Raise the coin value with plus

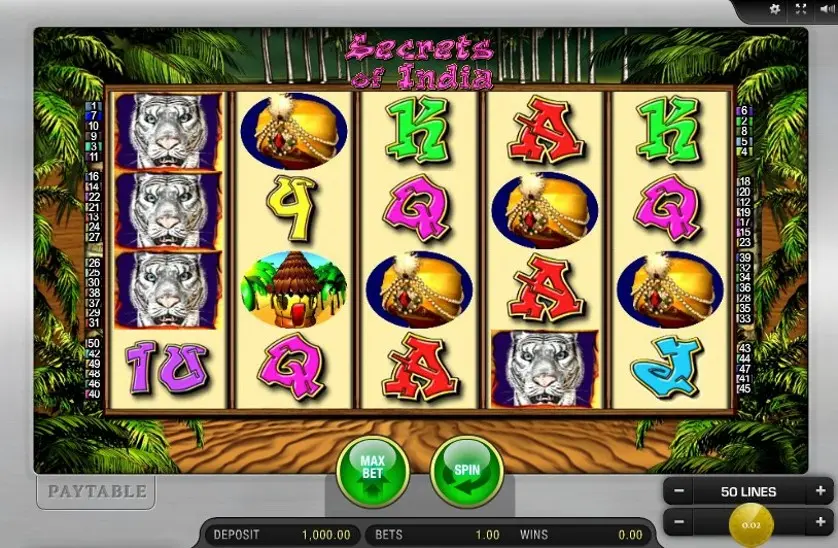(820, 522)
